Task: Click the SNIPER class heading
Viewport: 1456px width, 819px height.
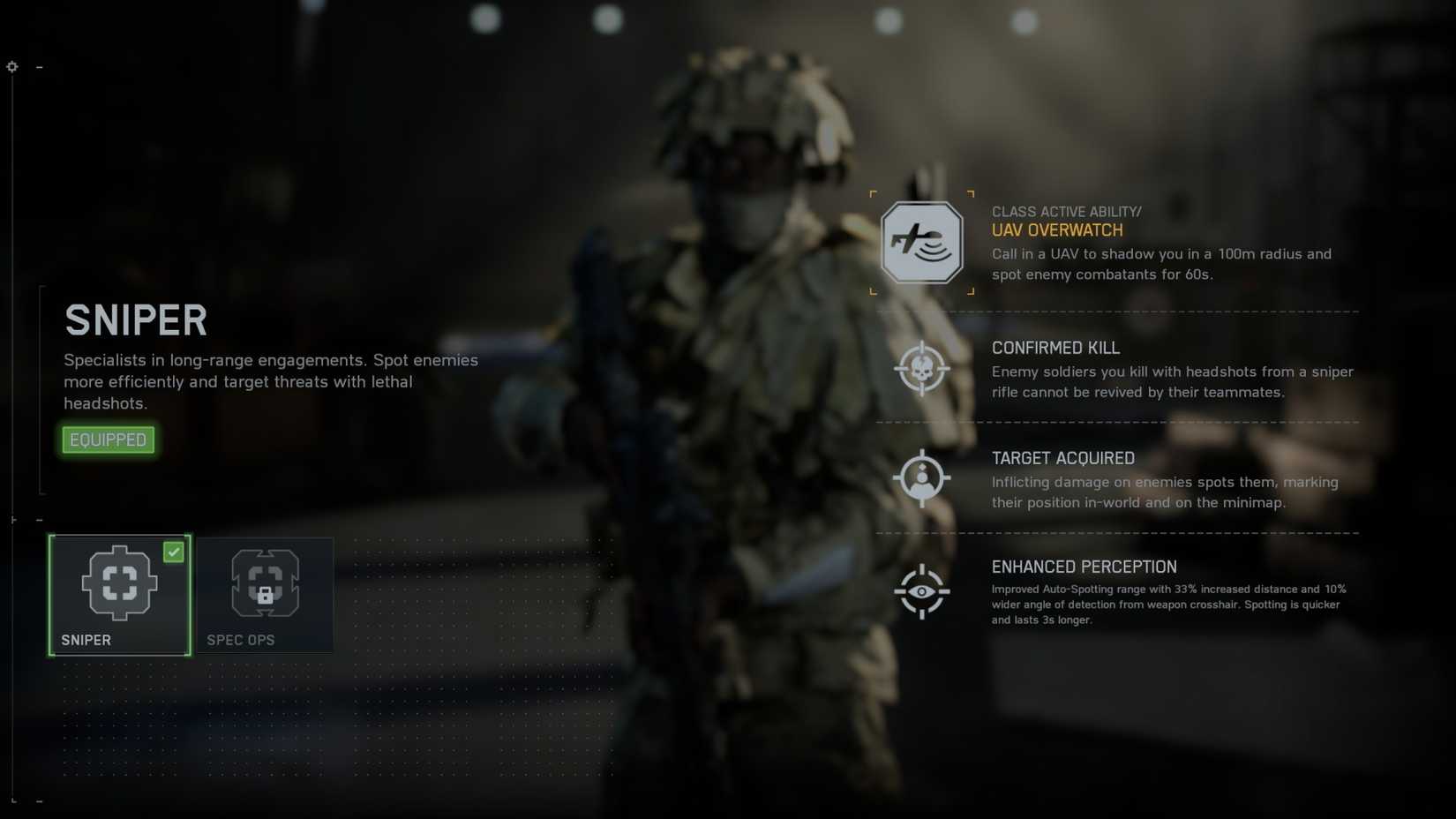Action: pyautogui.click(x=135, y=319)
